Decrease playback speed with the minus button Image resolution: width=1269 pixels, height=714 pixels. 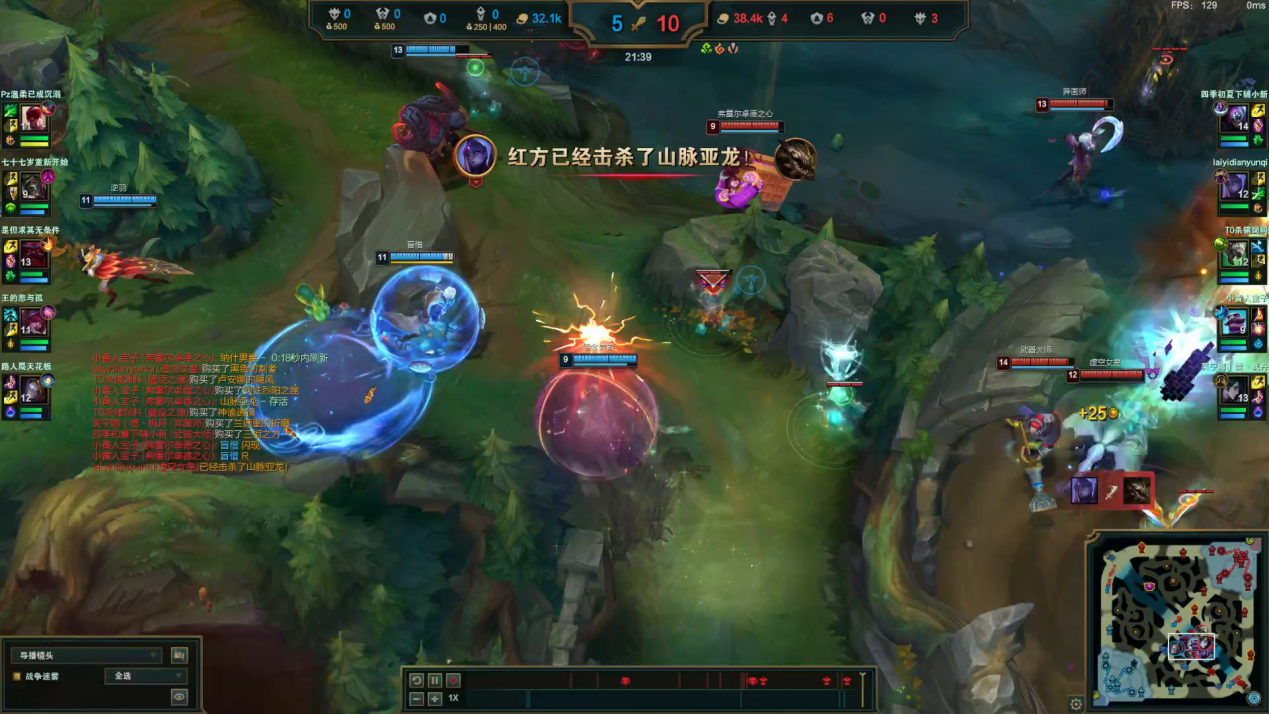pos(417,698)
